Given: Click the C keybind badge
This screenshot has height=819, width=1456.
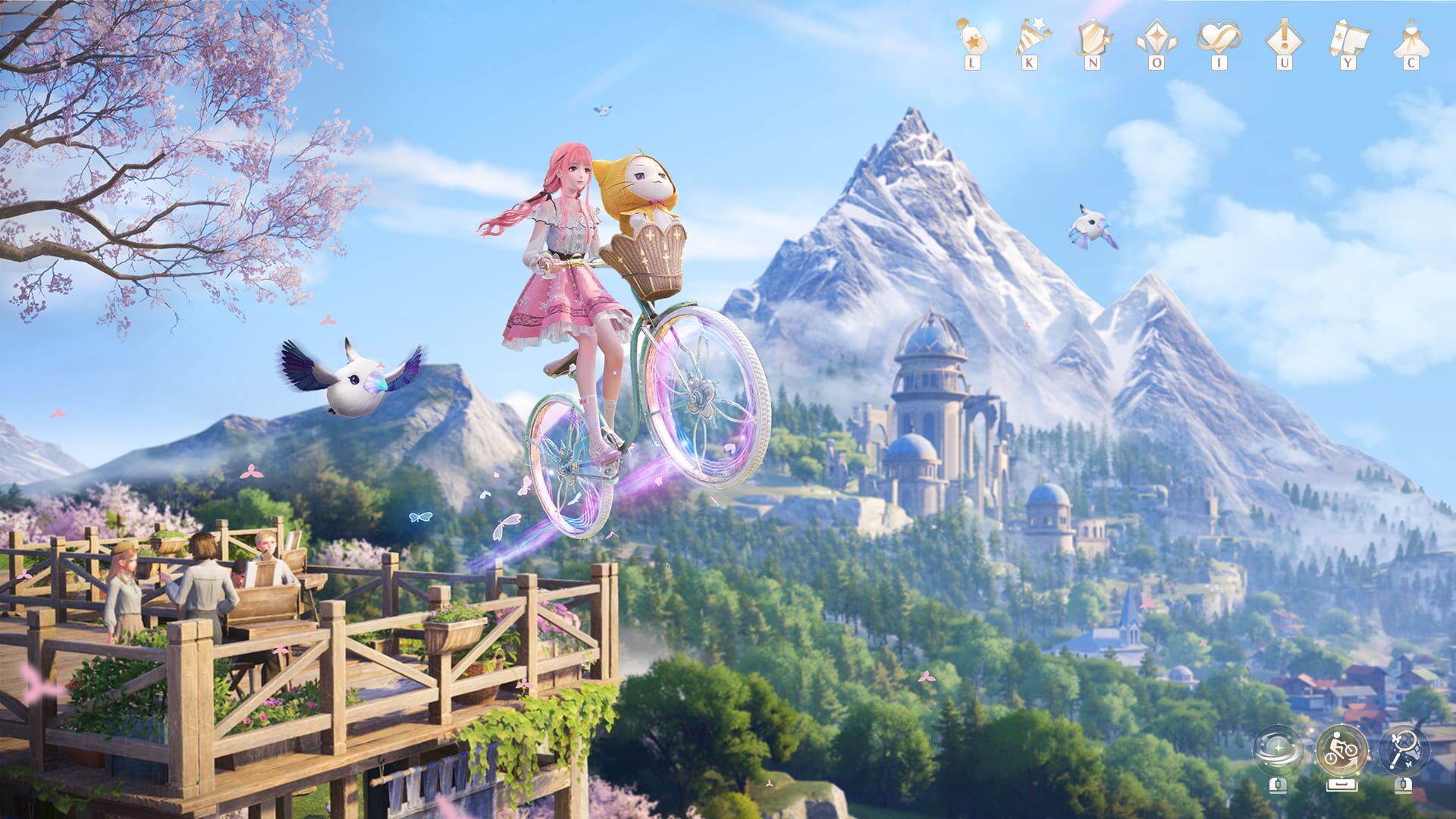Looking at the screenshot, I should tap(1411, 62).
